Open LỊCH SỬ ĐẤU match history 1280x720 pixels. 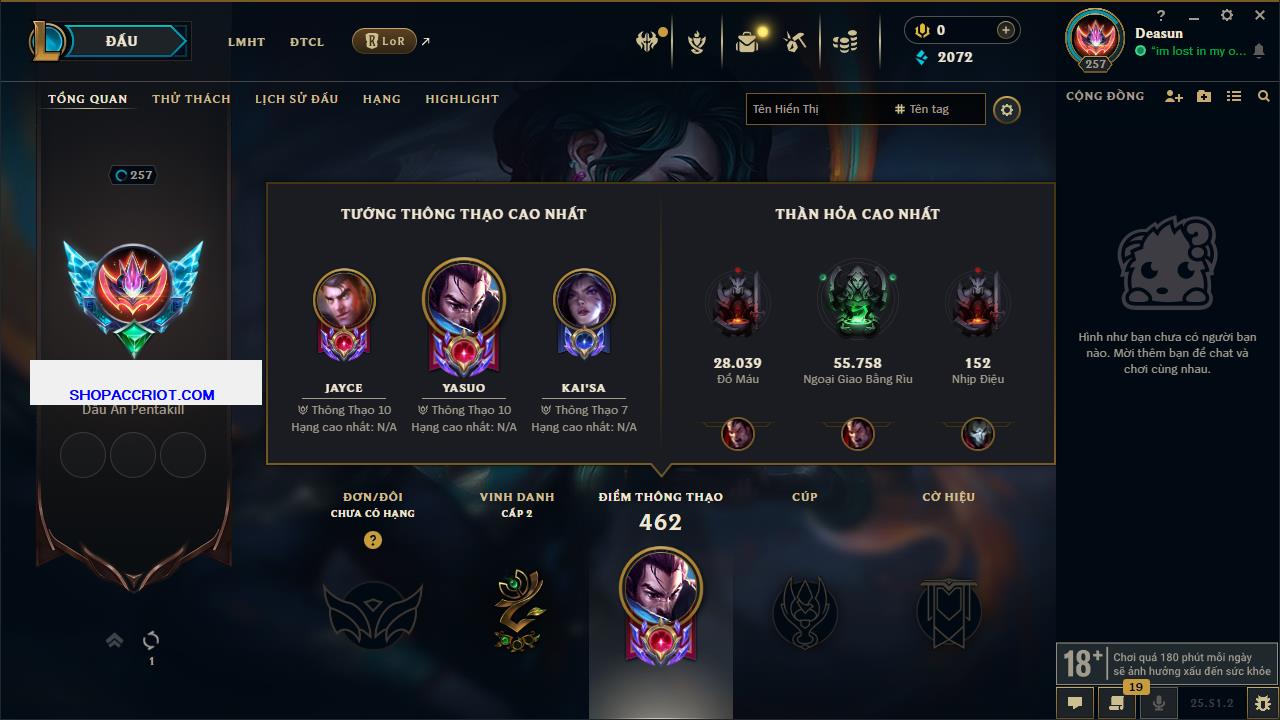(296, 99)
